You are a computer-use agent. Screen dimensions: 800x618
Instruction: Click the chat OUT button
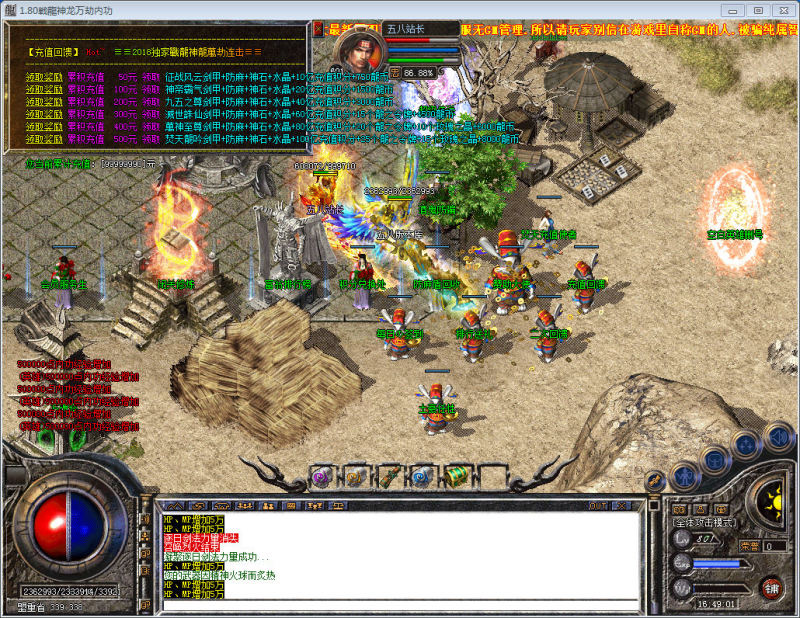(599, 506)
